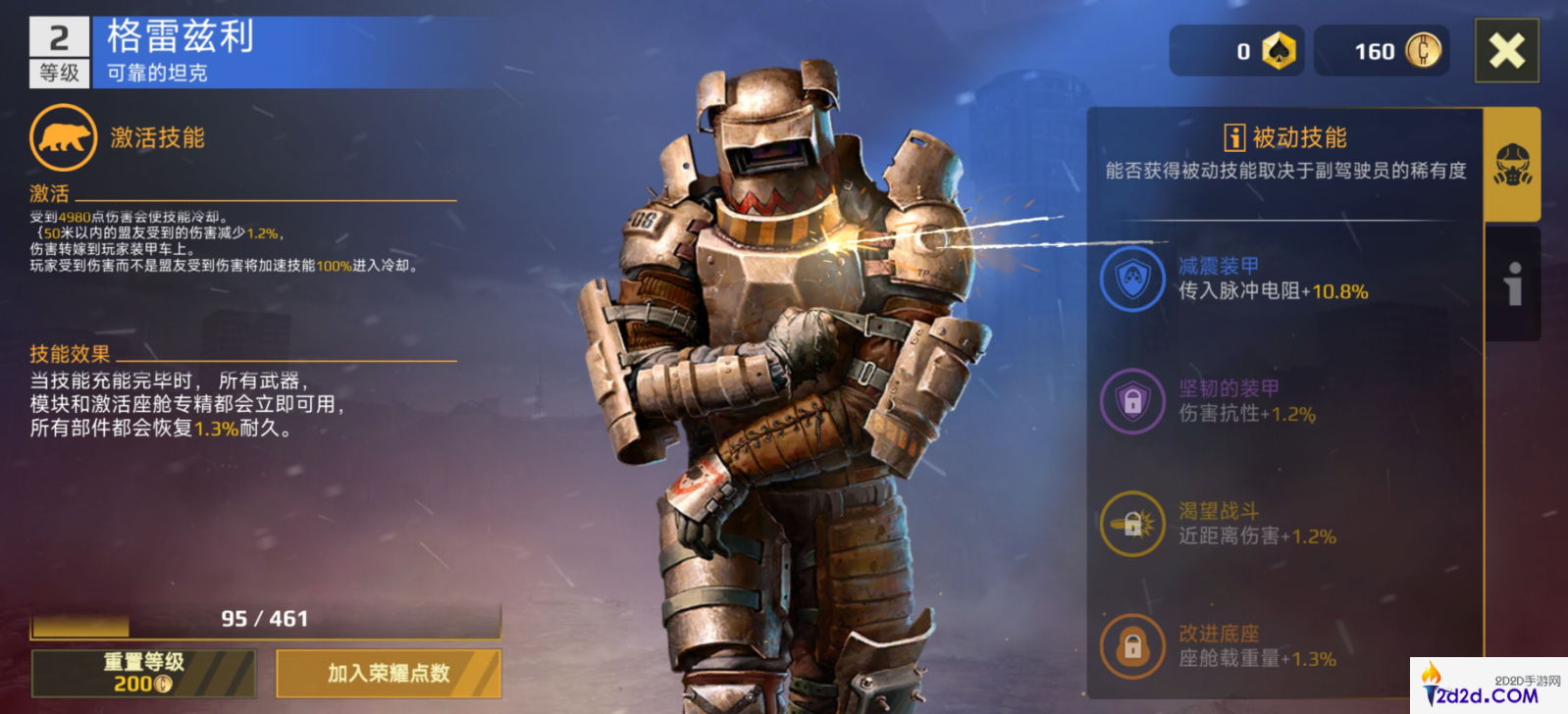Switch to the gas mask passive skills tab

tap(1512, 164)
